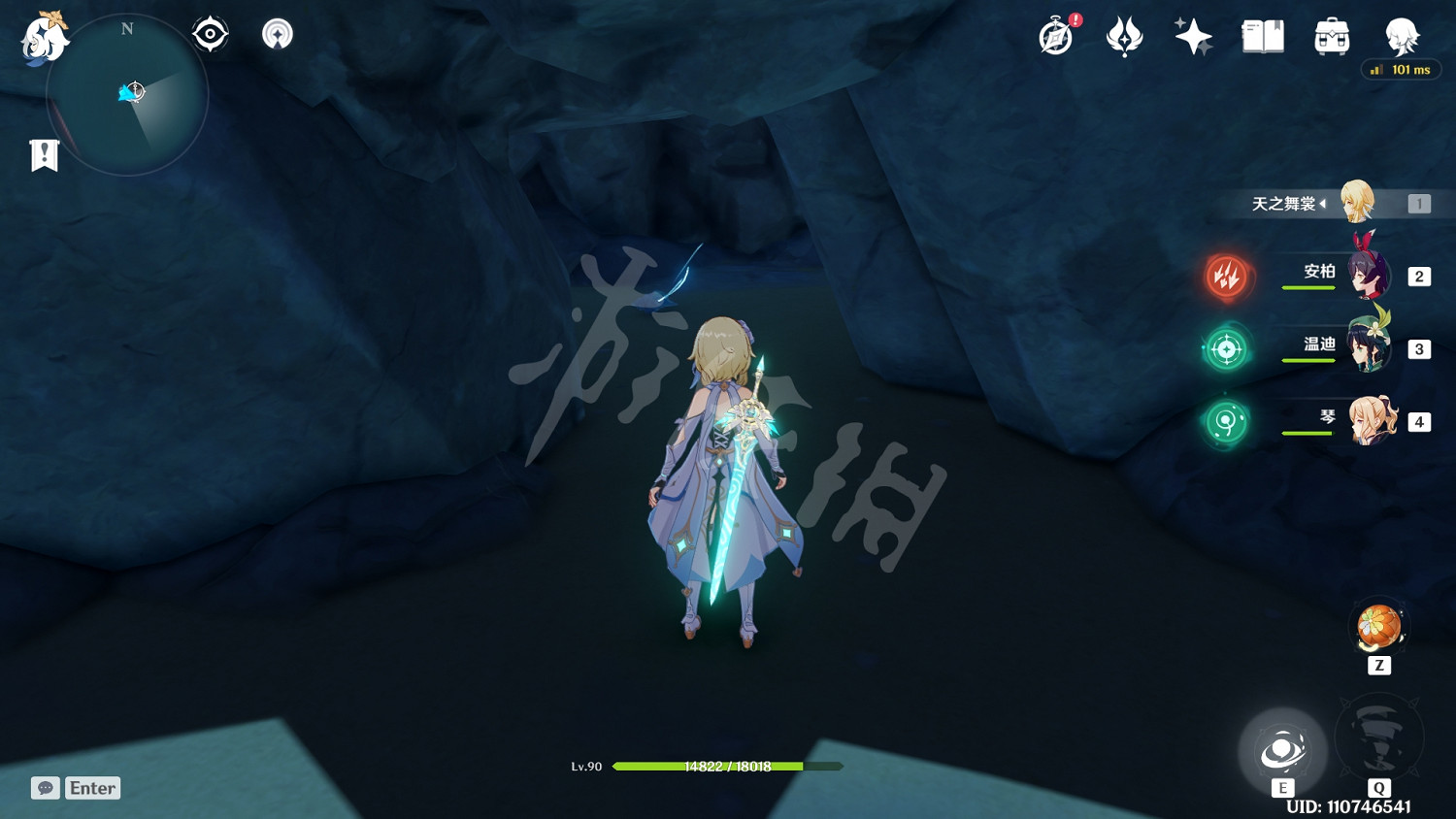Open the Events timer with red notification

coord(1056,37)
